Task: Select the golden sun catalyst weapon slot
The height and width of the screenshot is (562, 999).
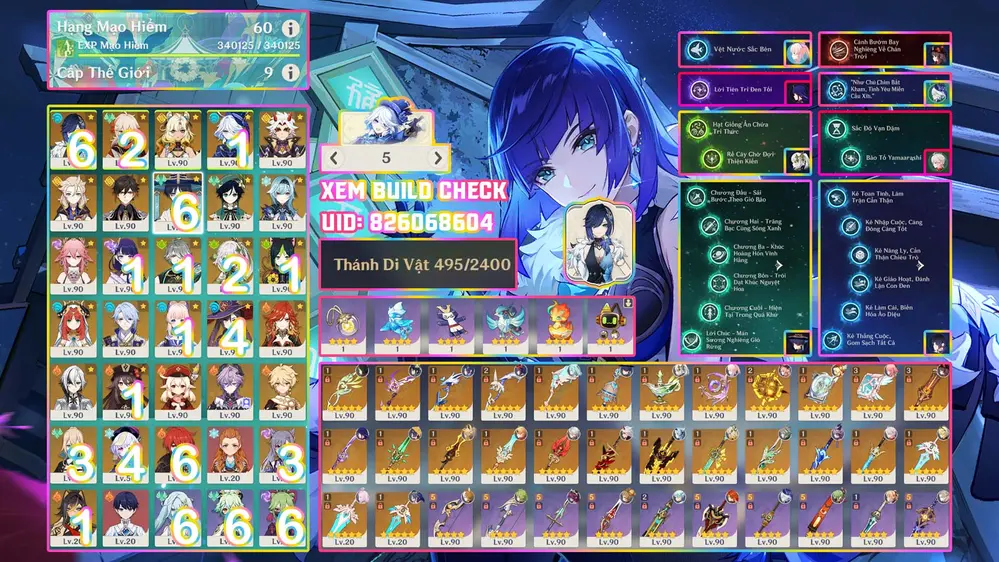Action: (766, 392)
